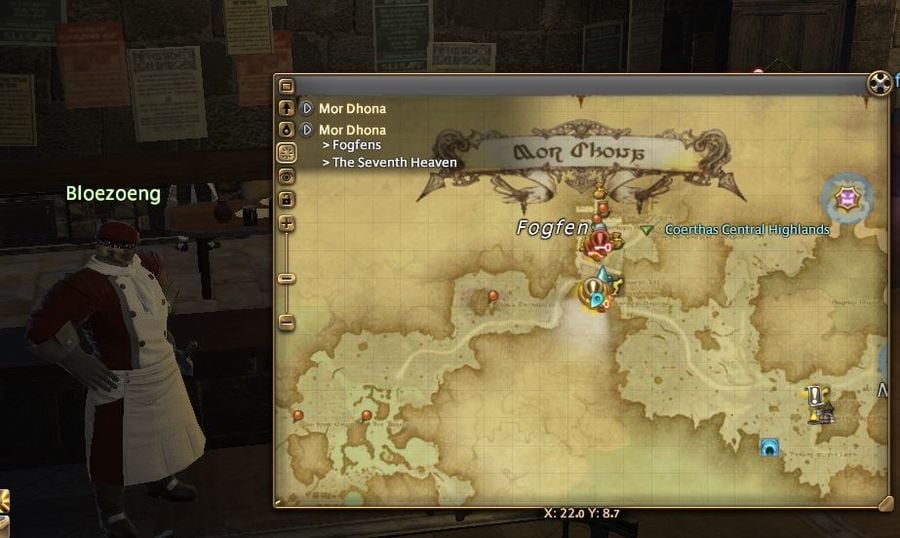Click the droplet icon button on map toolbar
This screenshot has height=538, width=900.
pyautogui.click(x=287, y=130)
